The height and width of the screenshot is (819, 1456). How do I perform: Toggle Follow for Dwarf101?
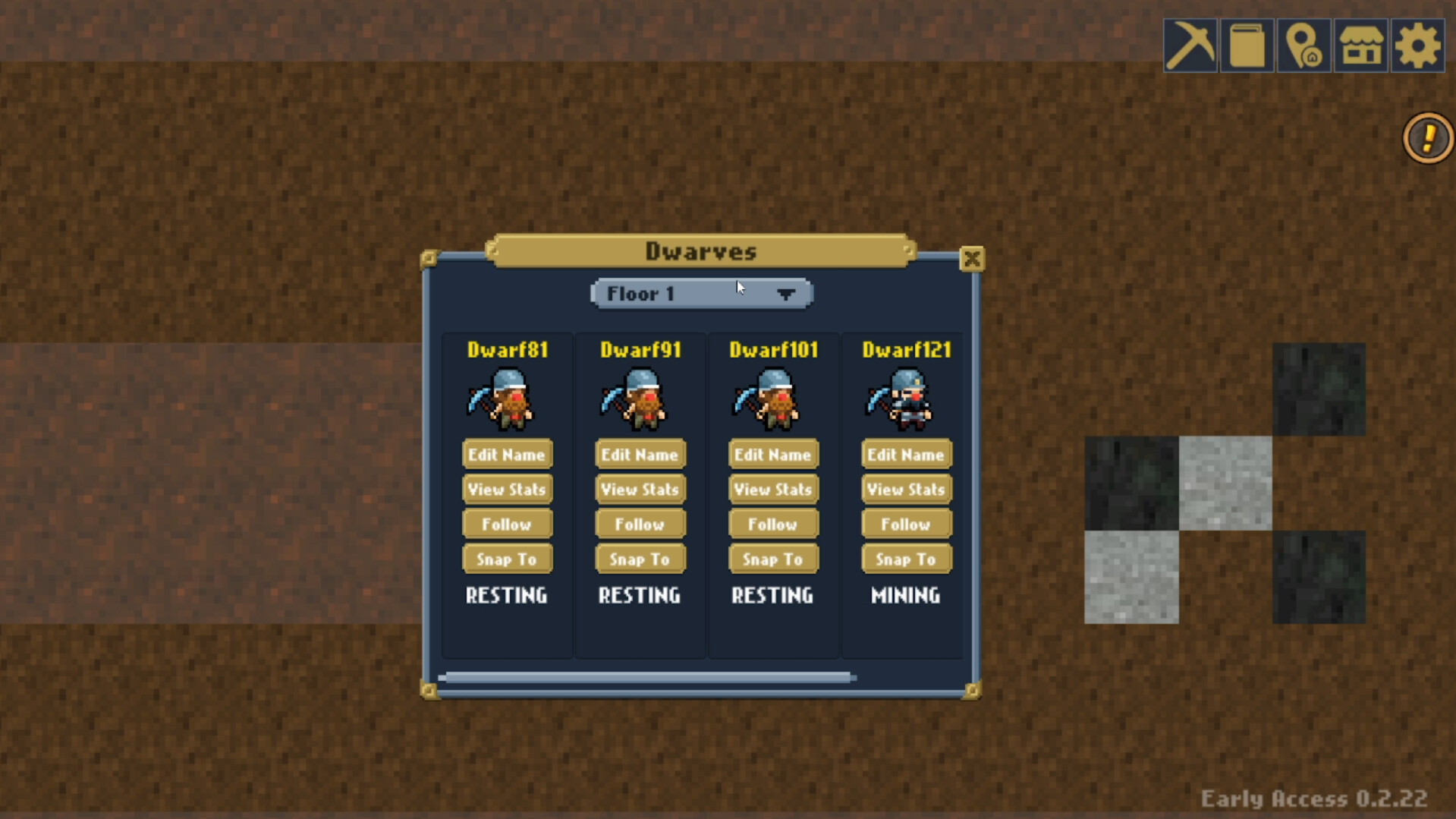[x=772, y=524]
